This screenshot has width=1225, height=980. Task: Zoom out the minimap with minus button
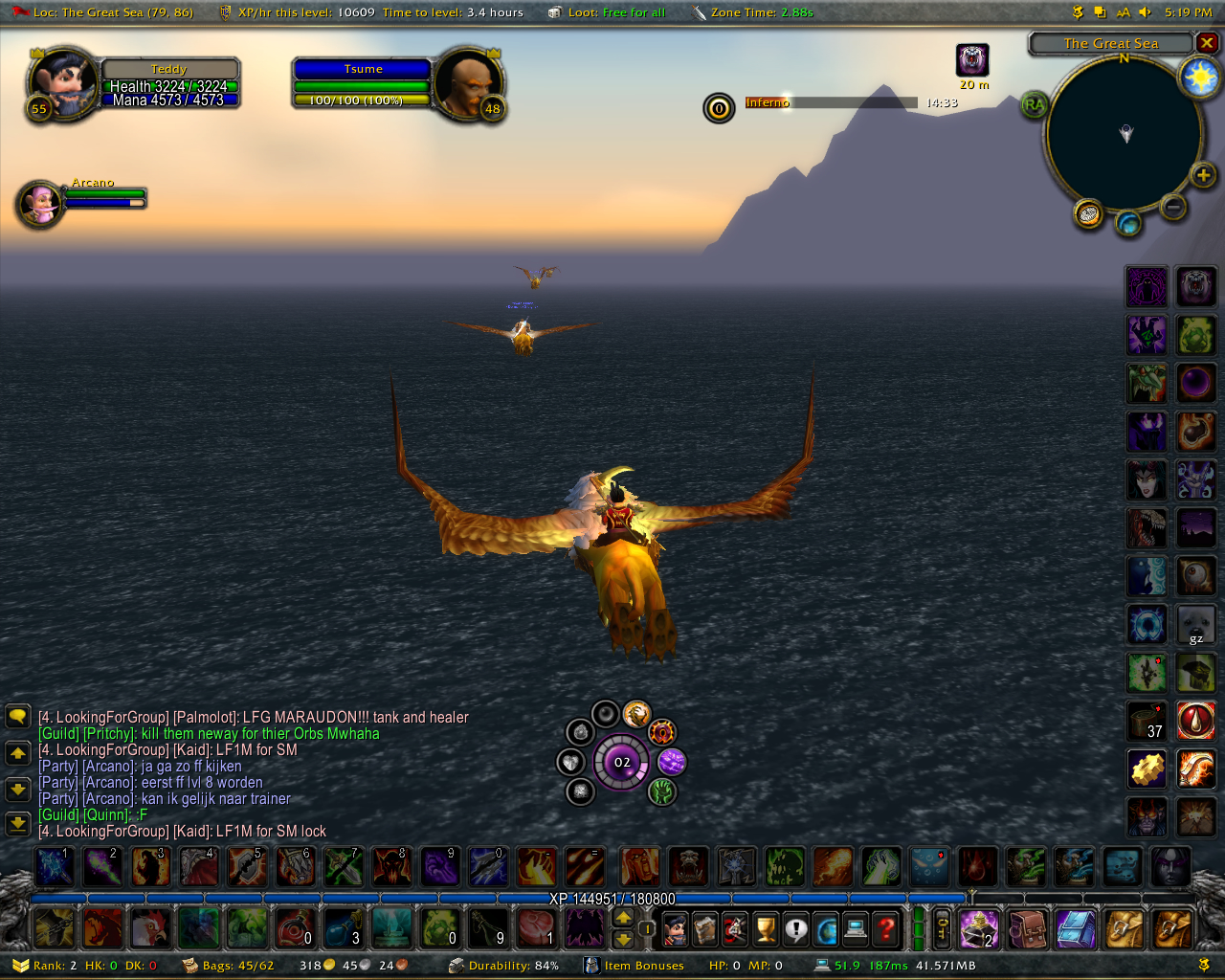(x=1173, y=206)
